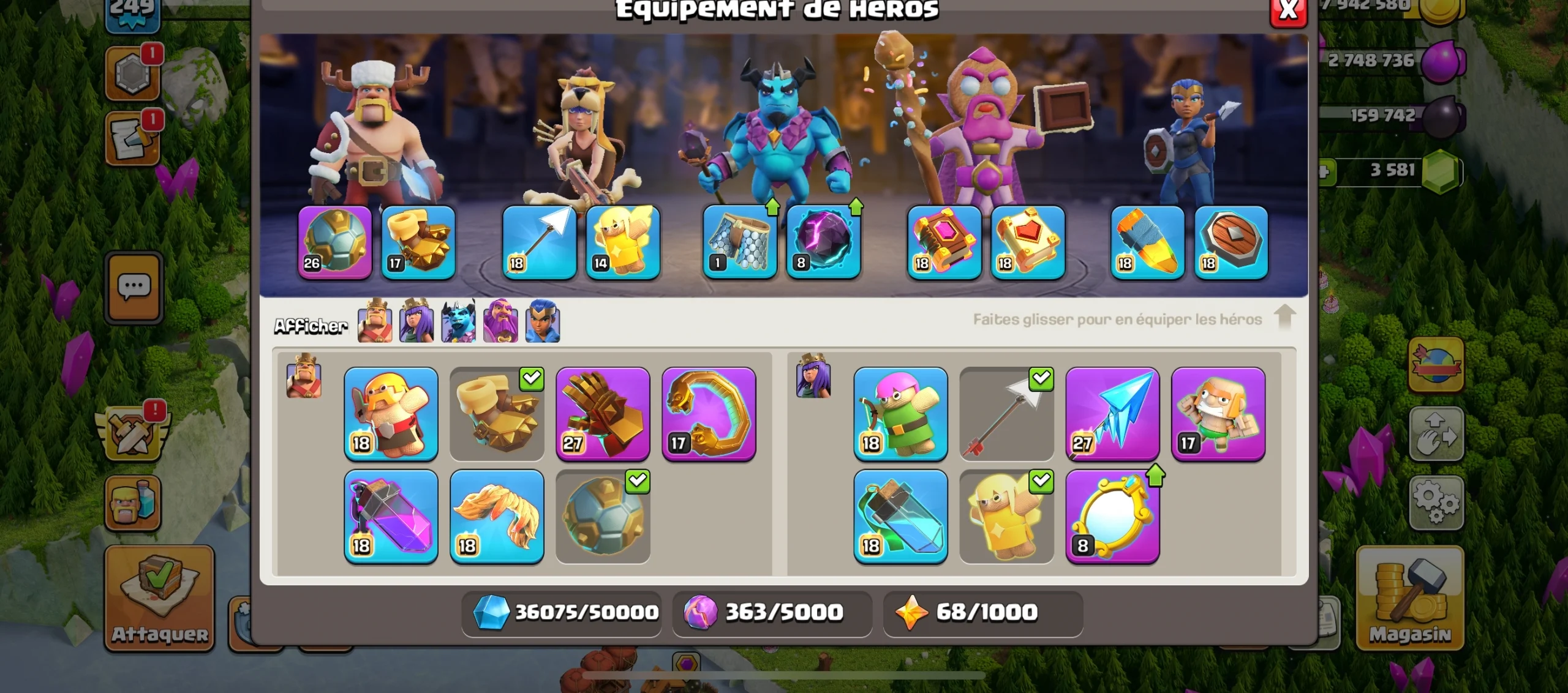The image size is (1568, 693).
Task: Click the gem counter showing 3581
Action: [1390, 170]
